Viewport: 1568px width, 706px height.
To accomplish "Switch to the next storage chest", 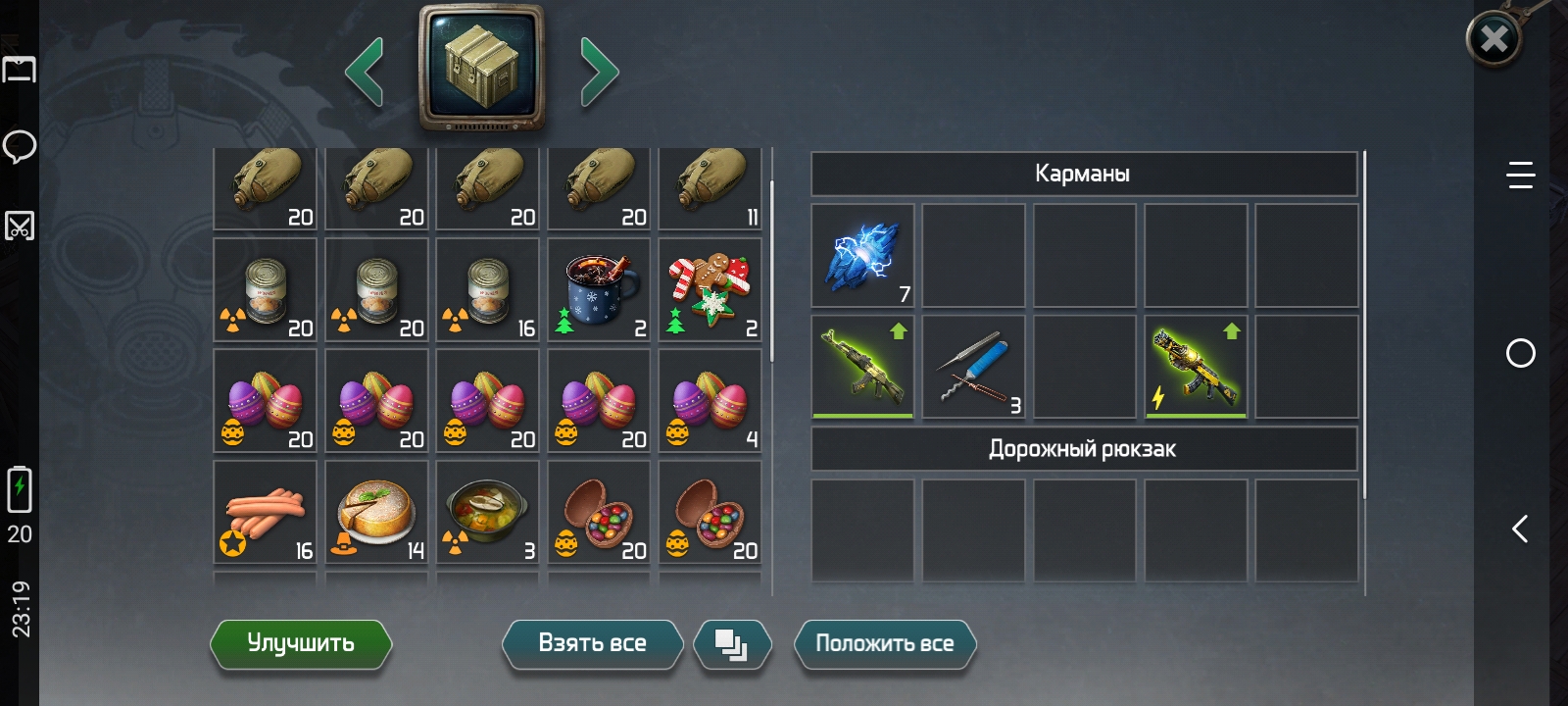I will [x=599, y=71].
